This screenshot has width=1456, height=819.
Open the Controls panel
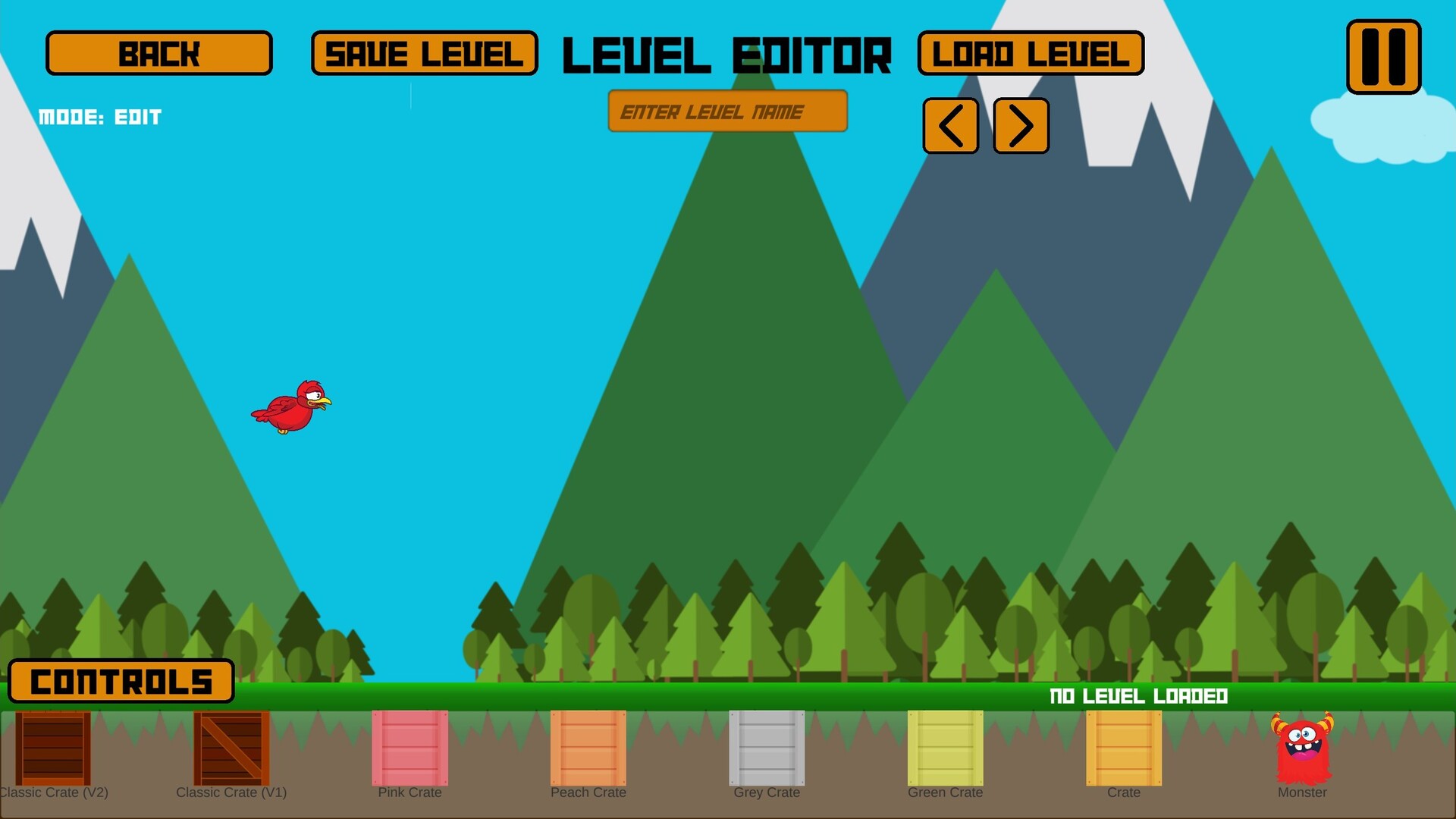coord(121,681)
